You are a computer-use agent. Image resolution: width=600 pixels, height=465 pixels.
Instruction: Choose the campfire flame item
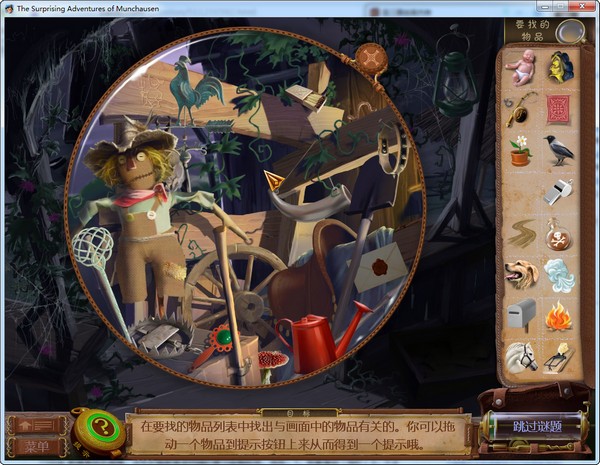tap(559, 314)
